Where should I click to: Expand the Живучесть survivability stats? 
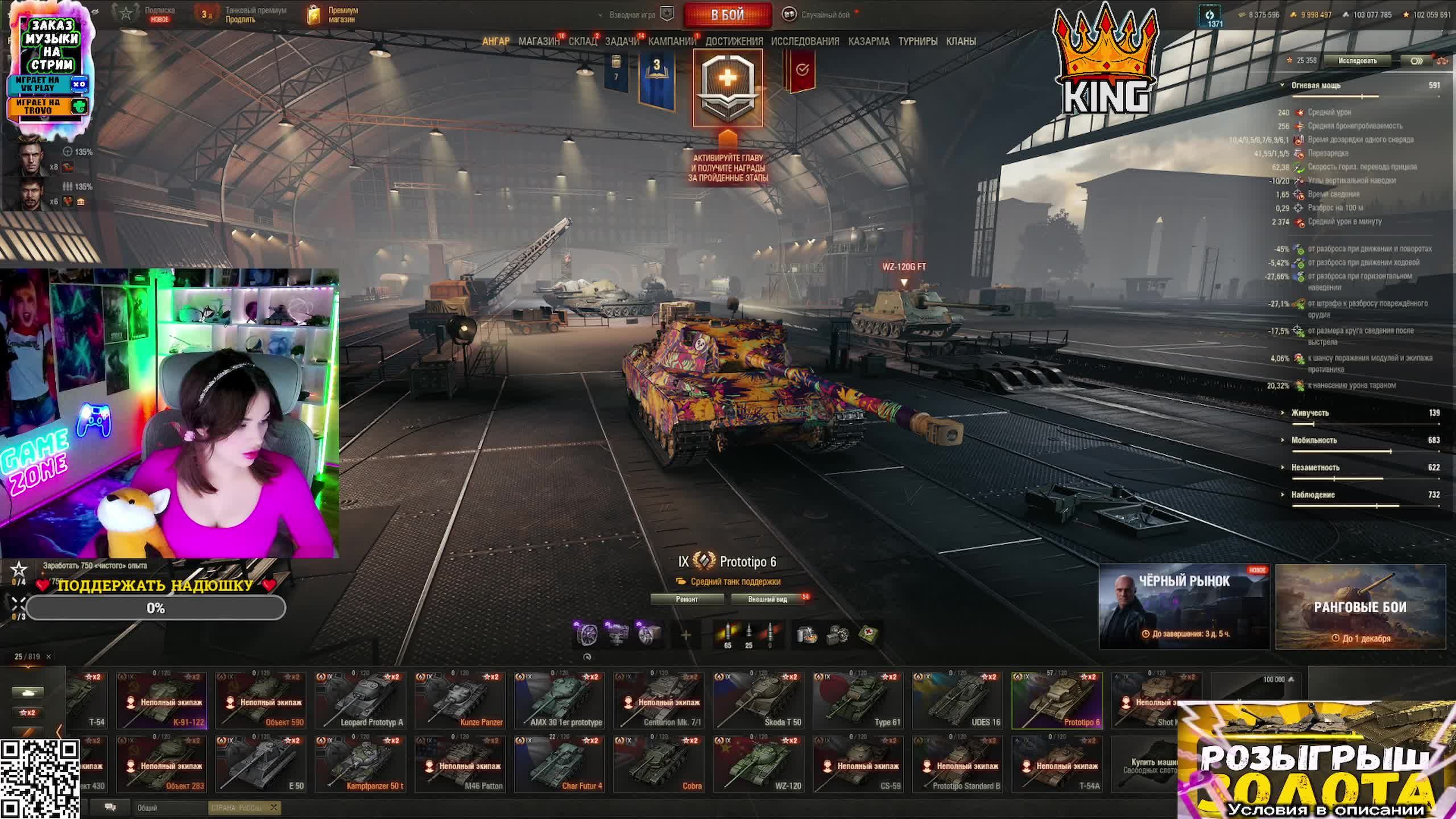[1309, 413]
